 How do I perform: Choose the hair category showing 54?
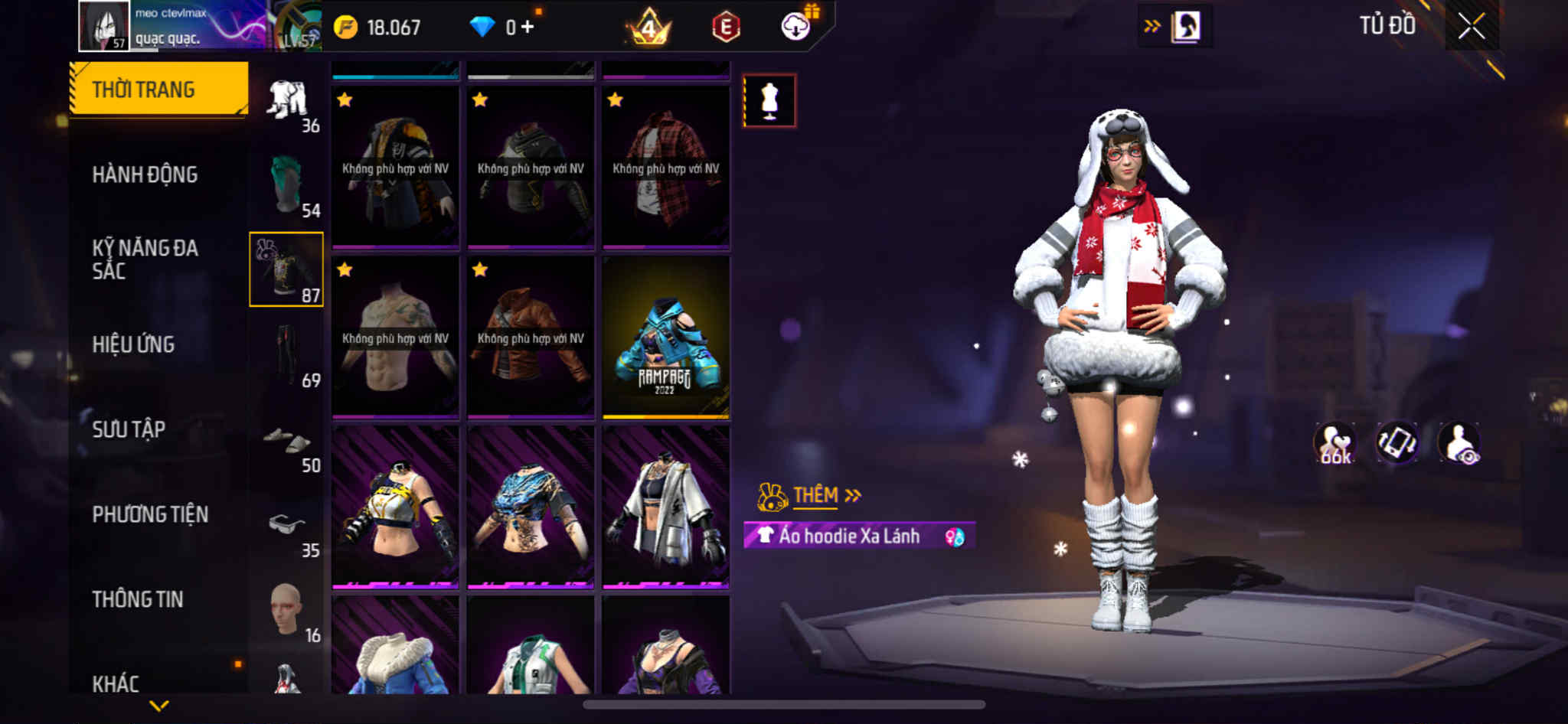[x=287, y=188]
